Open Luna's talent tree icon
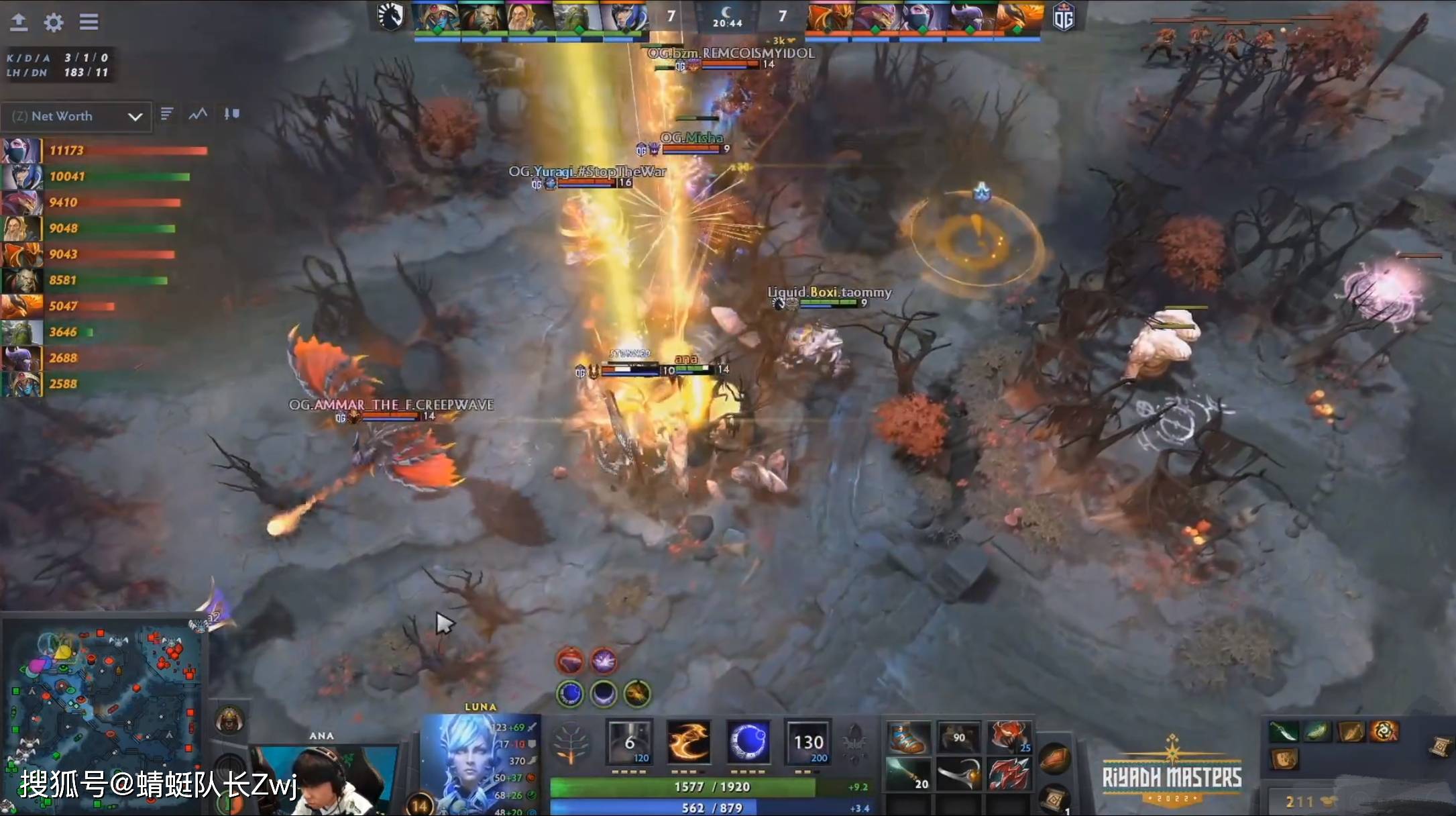 point(571,742)
